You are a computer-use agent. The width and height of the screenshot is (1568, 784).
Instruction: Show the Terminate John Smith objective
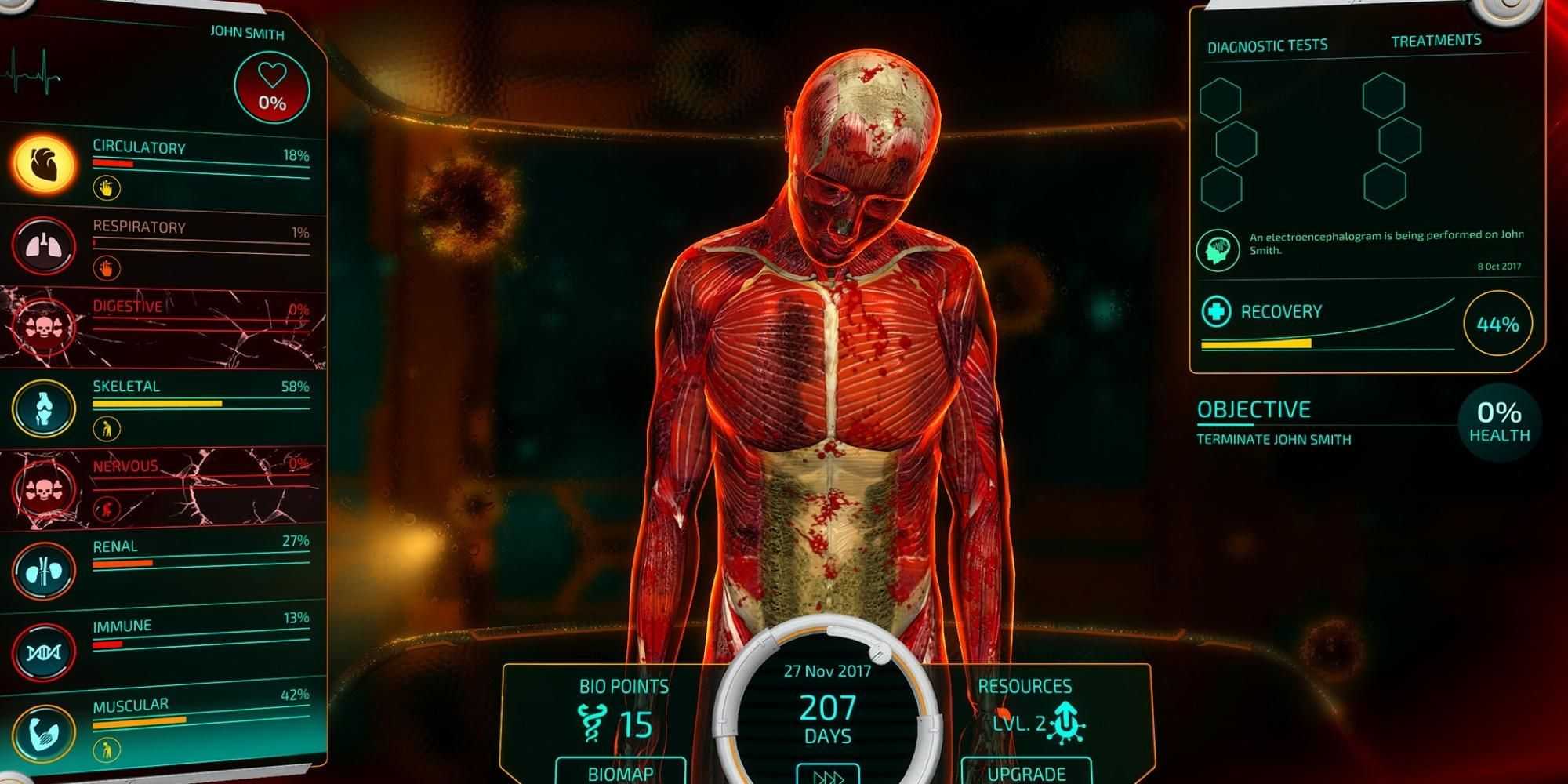(x=1273, y=439)
